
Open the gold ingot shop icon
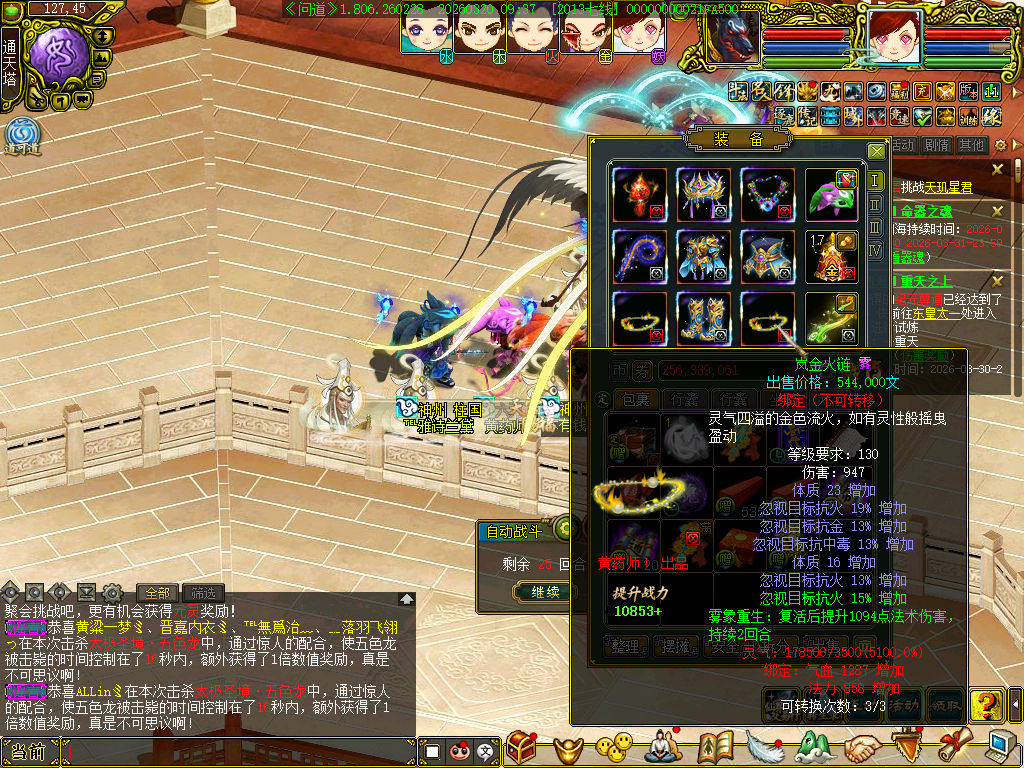point(570,746)
